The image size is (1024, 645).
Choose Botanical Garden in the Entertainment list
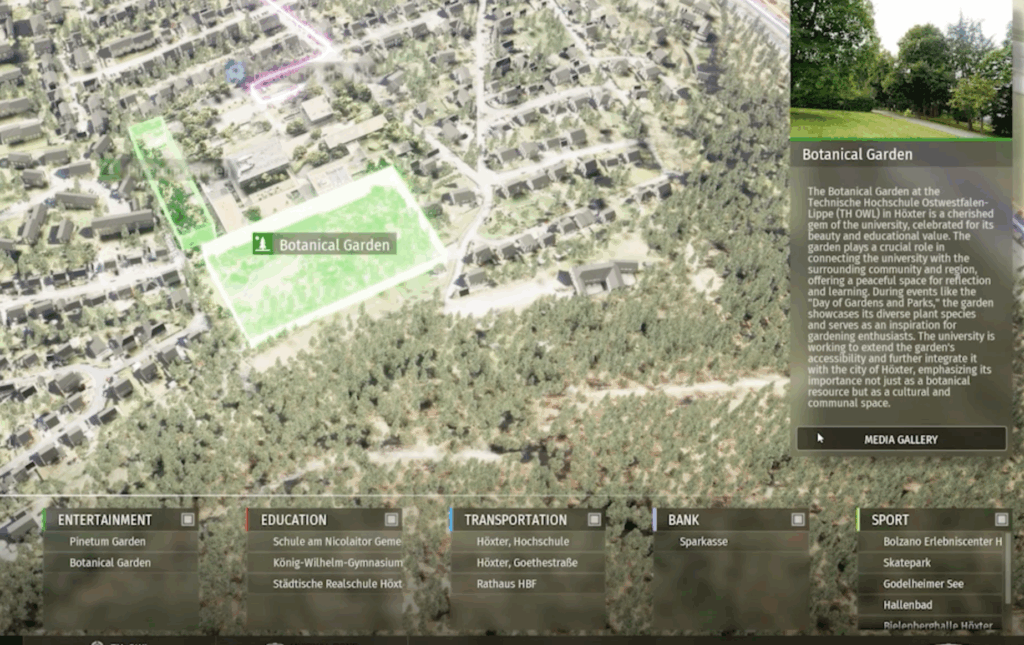[110, 563]
